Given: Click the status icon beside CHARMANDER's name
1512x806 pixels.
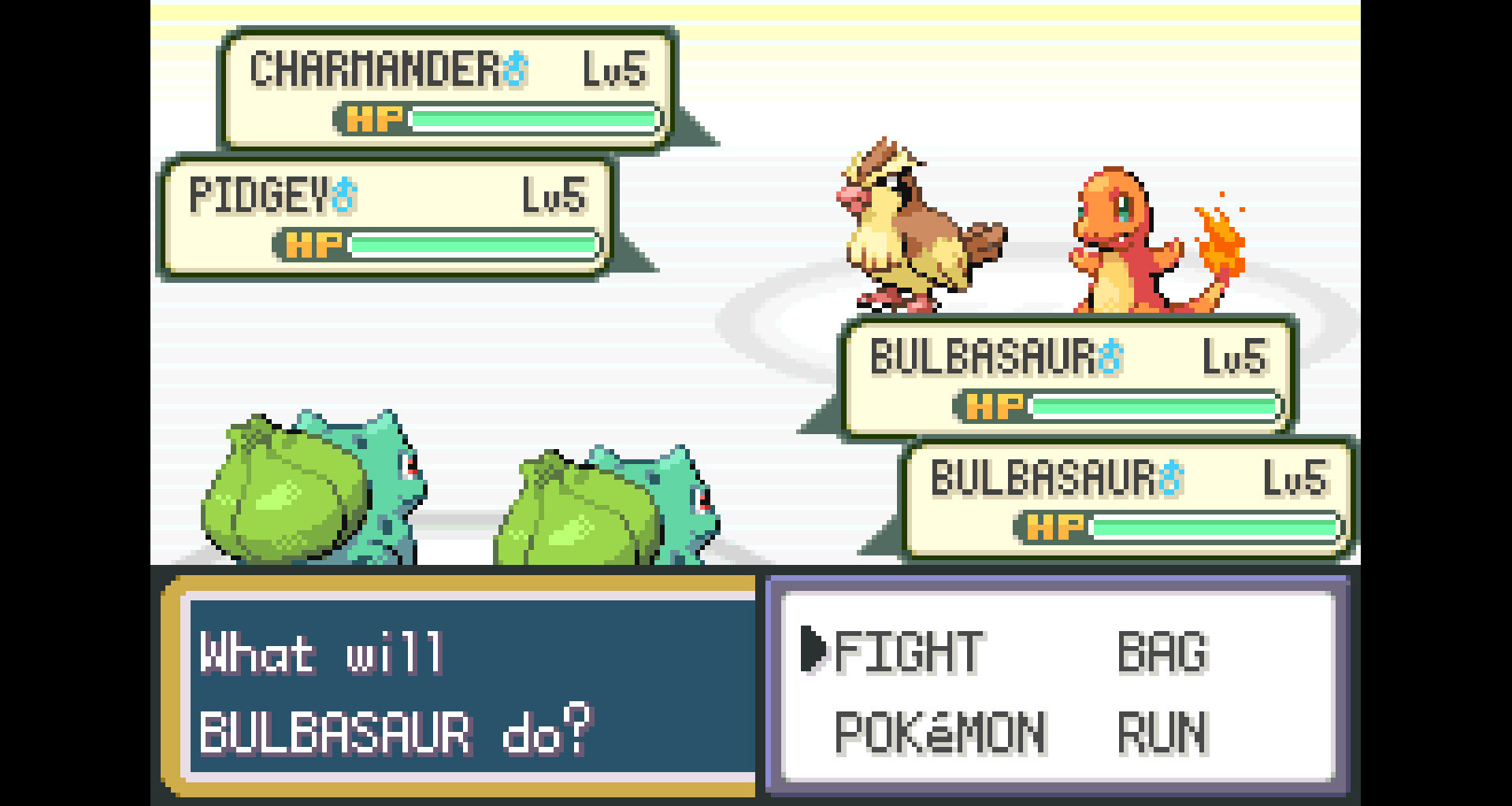Looking at the screenshot, I should [x=516, y=69].
